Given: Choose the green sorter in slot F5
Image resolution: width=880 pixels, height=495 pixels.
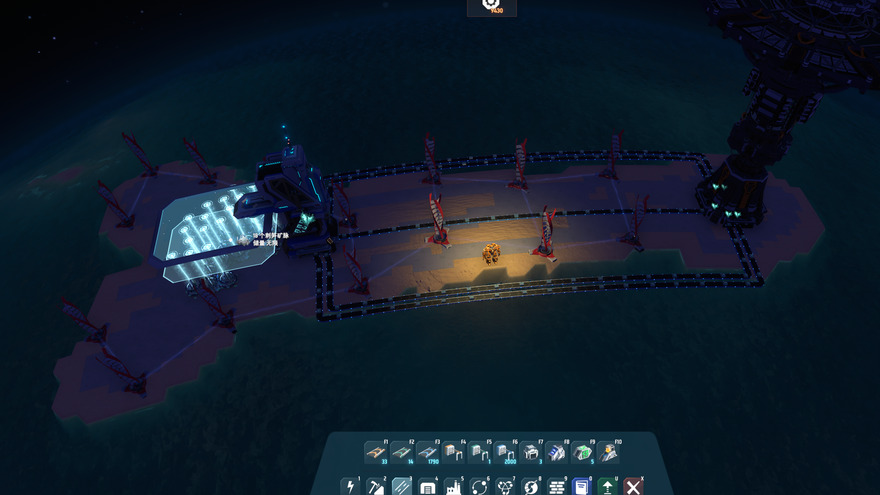Looking at the screenshot, I should coord(479,452).
